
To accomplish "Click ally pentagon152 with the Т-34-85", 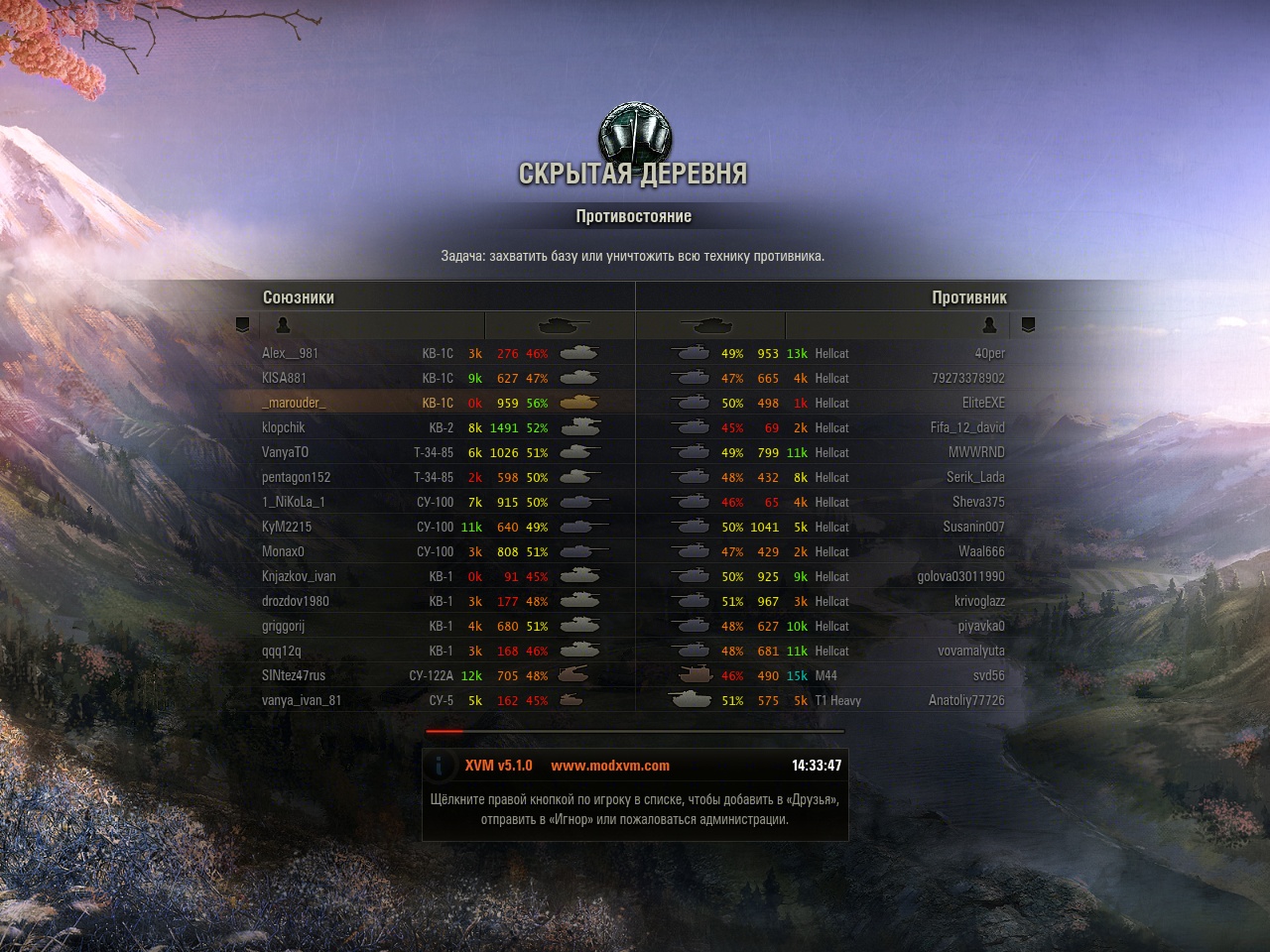I will pos(297,478).
